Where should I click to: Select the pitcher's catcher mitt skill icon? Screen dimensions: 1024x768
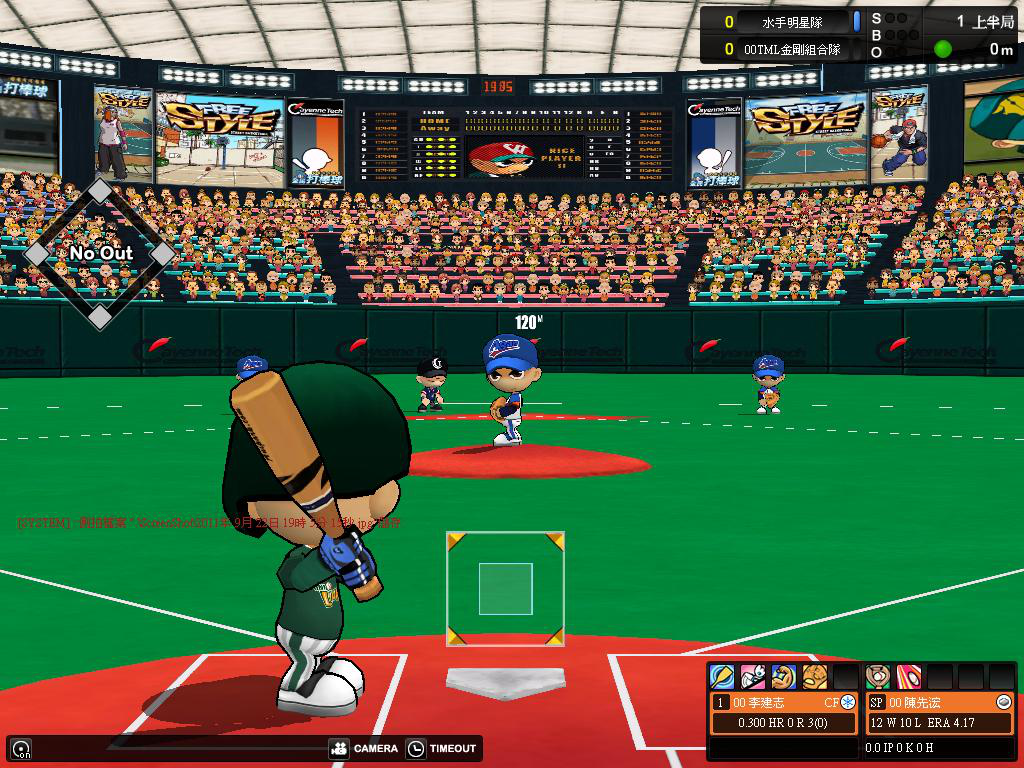(878, 677)
